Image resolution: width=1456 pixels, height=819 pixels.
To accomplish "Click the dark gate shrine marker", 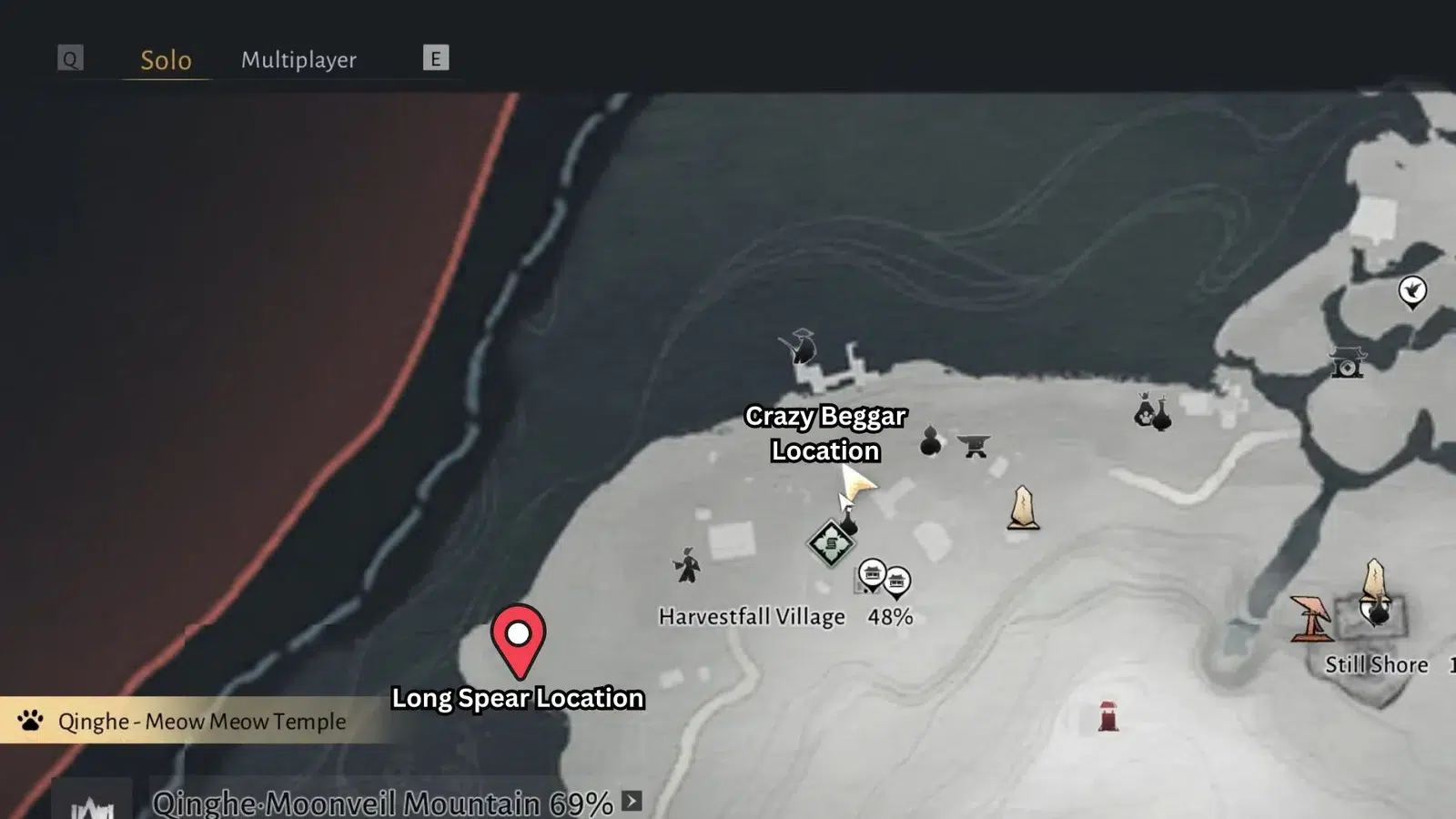I will [x=1347, y=363].
